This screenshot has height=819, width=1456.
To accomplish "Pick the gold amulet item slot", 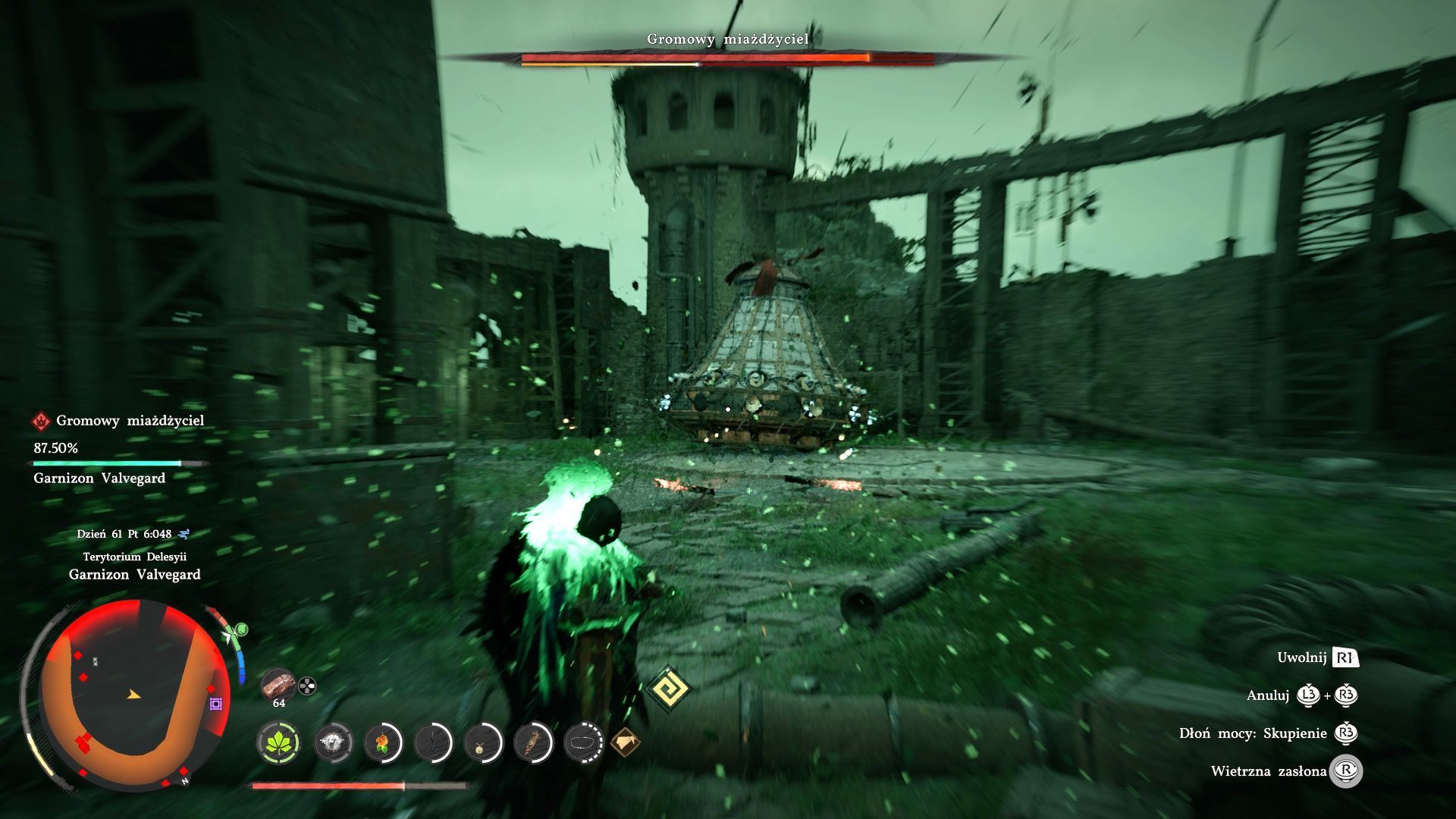I will click(483, 742).
